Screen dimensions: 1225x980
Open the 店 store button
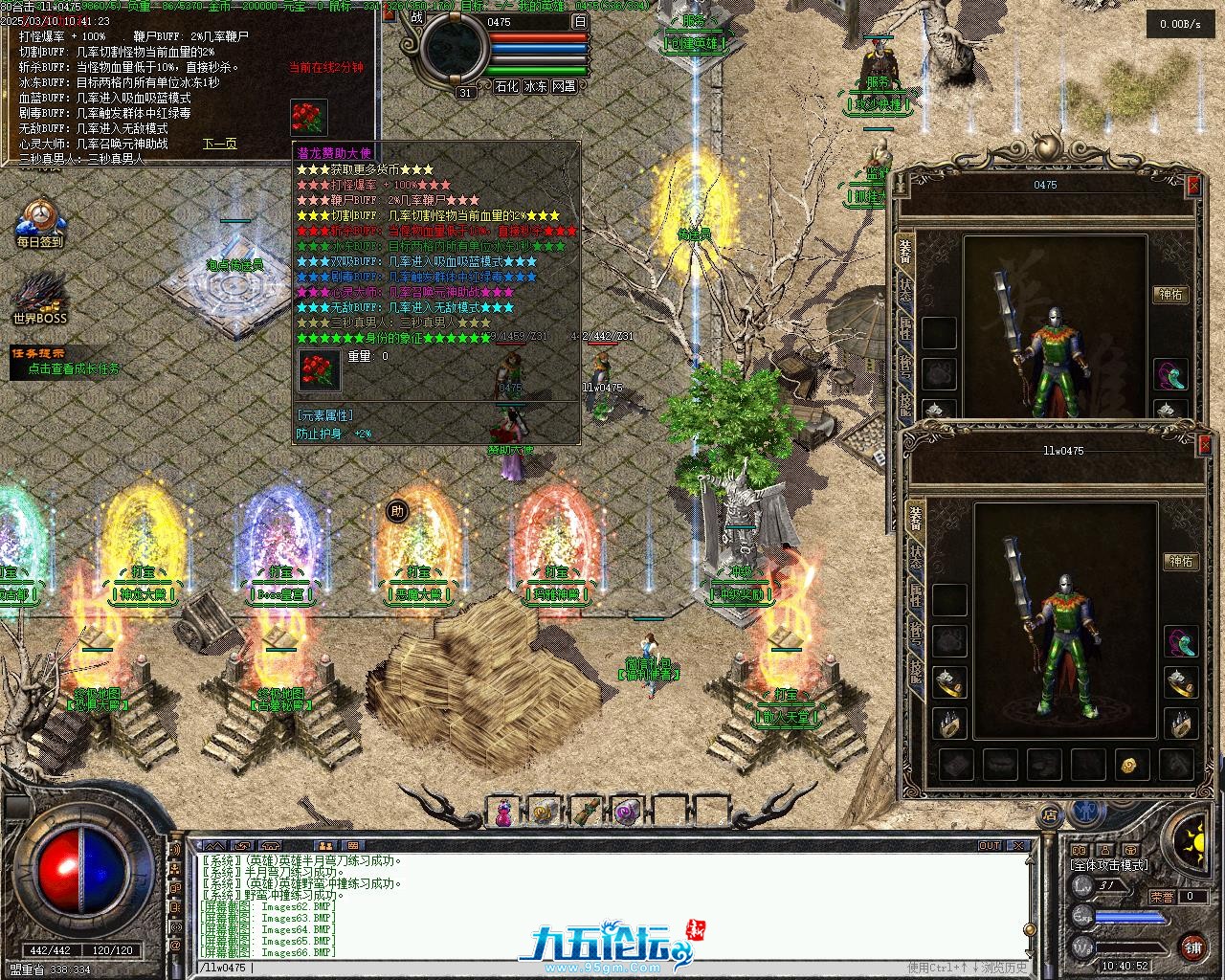tap(1051, 815)
